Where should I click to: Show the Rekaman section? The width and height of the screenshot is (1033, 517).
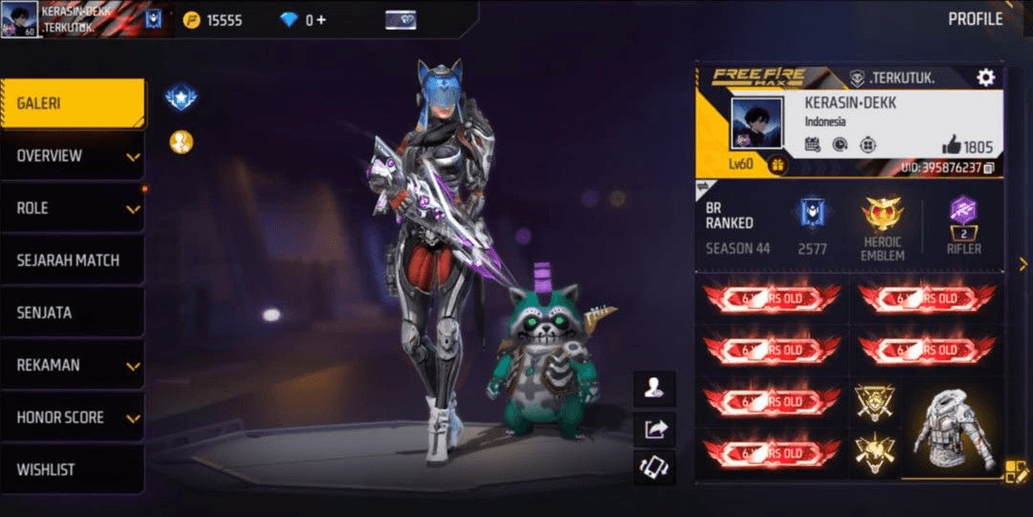click(72, 365)
